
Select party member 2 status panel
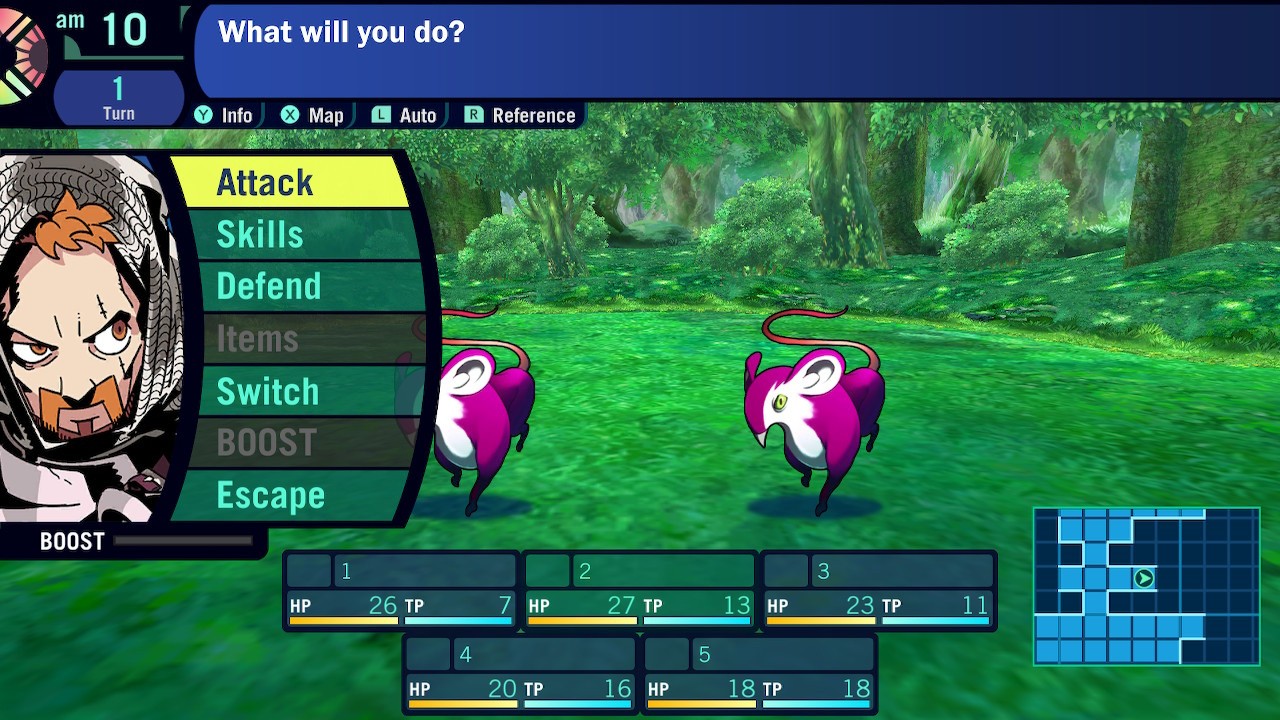point(640,590)
